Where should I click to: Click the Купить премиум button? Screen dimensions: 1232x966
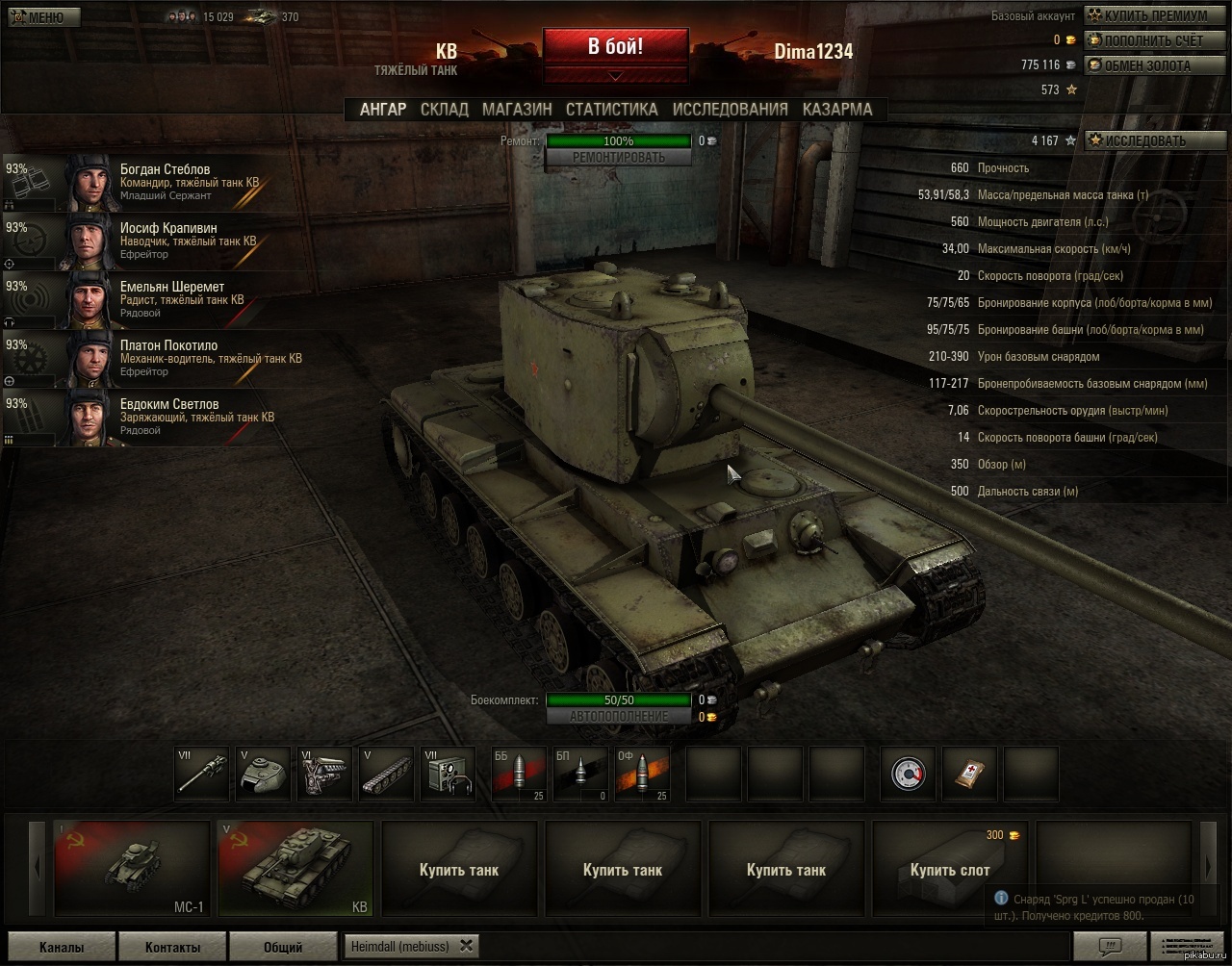point(1147,15)
